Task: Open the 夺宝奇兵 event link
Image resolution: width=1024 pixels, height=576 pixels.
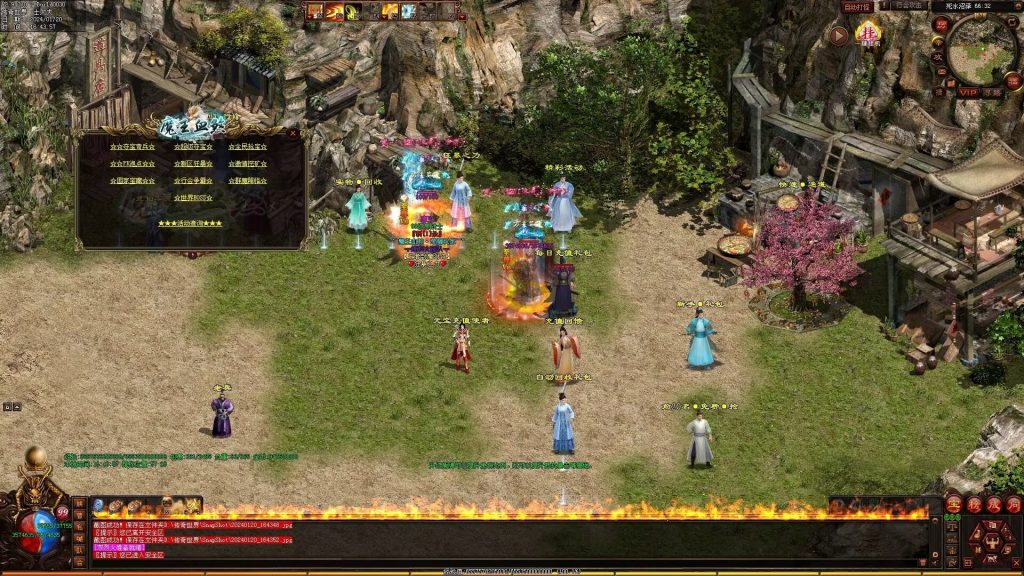Action: [x=133, y=148]
